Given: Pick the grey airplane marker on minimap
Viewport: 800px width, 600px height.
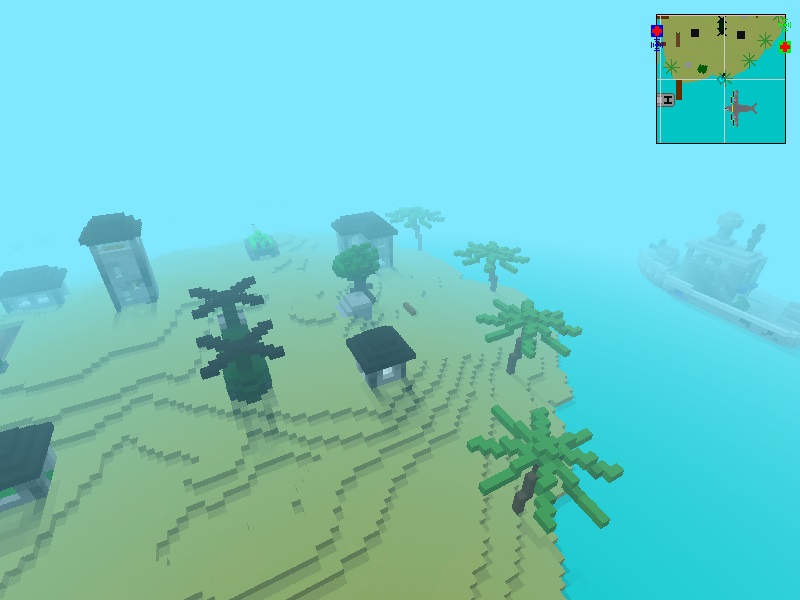Looking at the screenshot, I should pyautogui.click(x=739, y=107).
